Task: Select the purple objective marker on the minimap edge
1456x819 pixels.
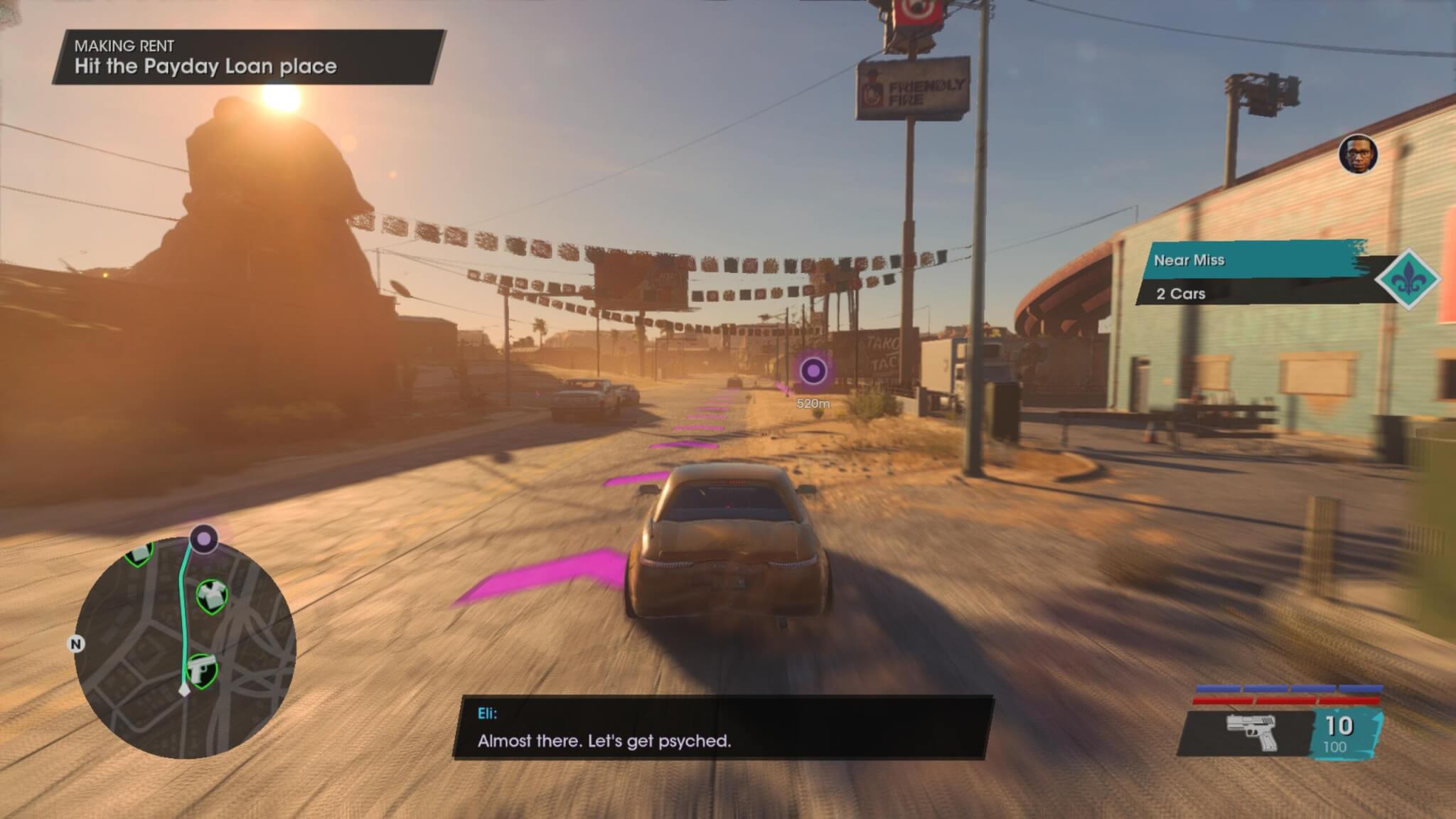Action: point(204,539)
